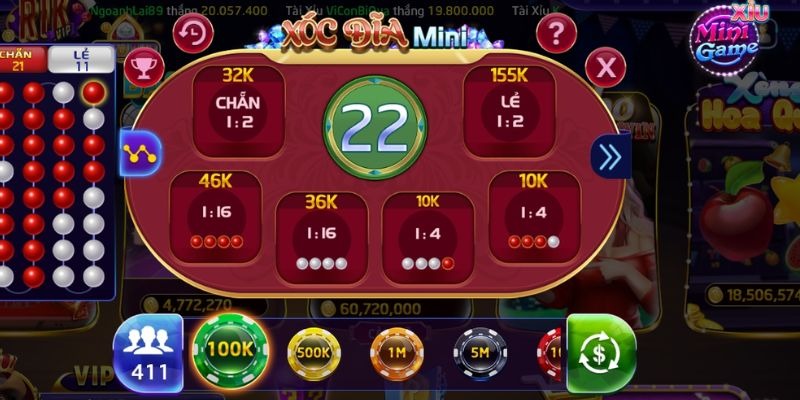
Task: Expand the double arrow side button
Action: pyautogui.click(x=609, y=156)
